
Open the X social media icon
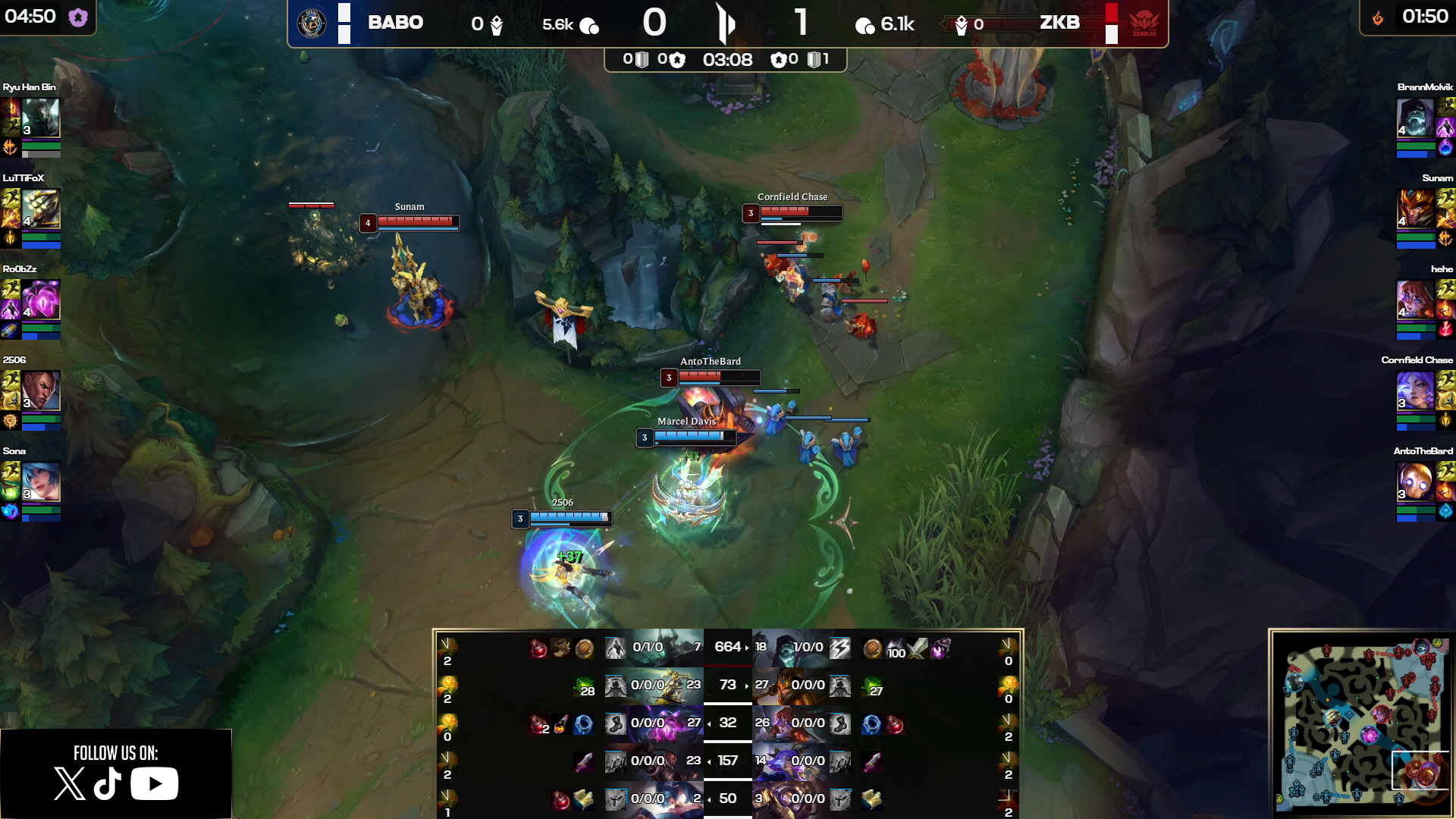point(70,783)
